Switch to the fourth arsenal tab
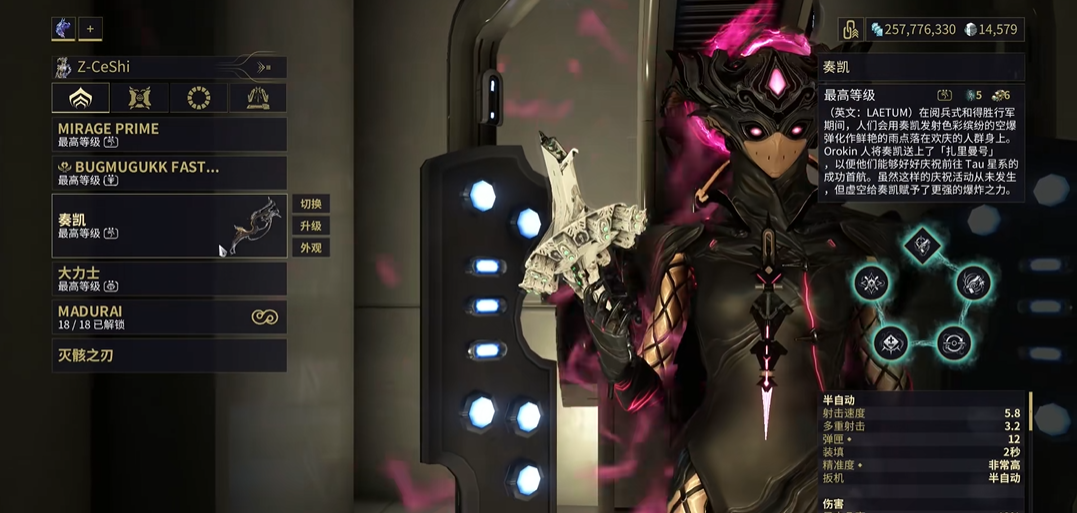Image resolution: width=1077 pixels, height=513 pixels. tap(257, 98)
